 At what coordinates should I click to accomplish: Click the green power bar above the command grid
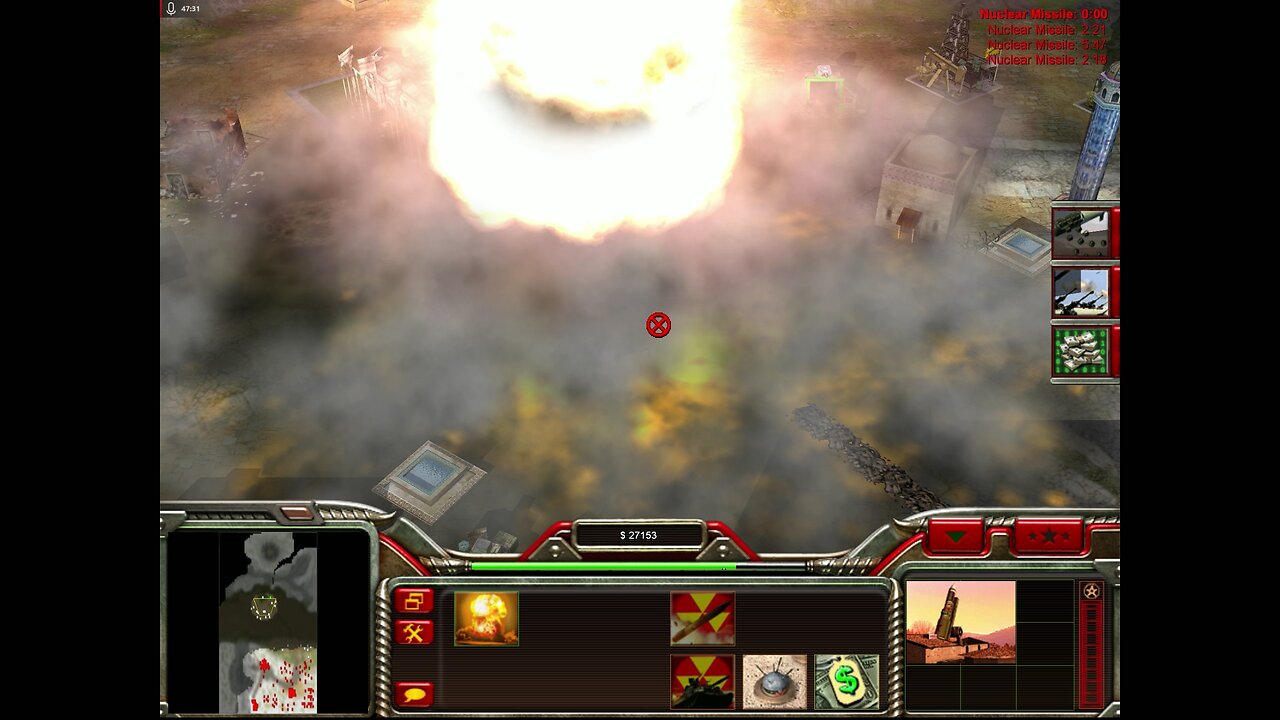click(x=600, y=565)
